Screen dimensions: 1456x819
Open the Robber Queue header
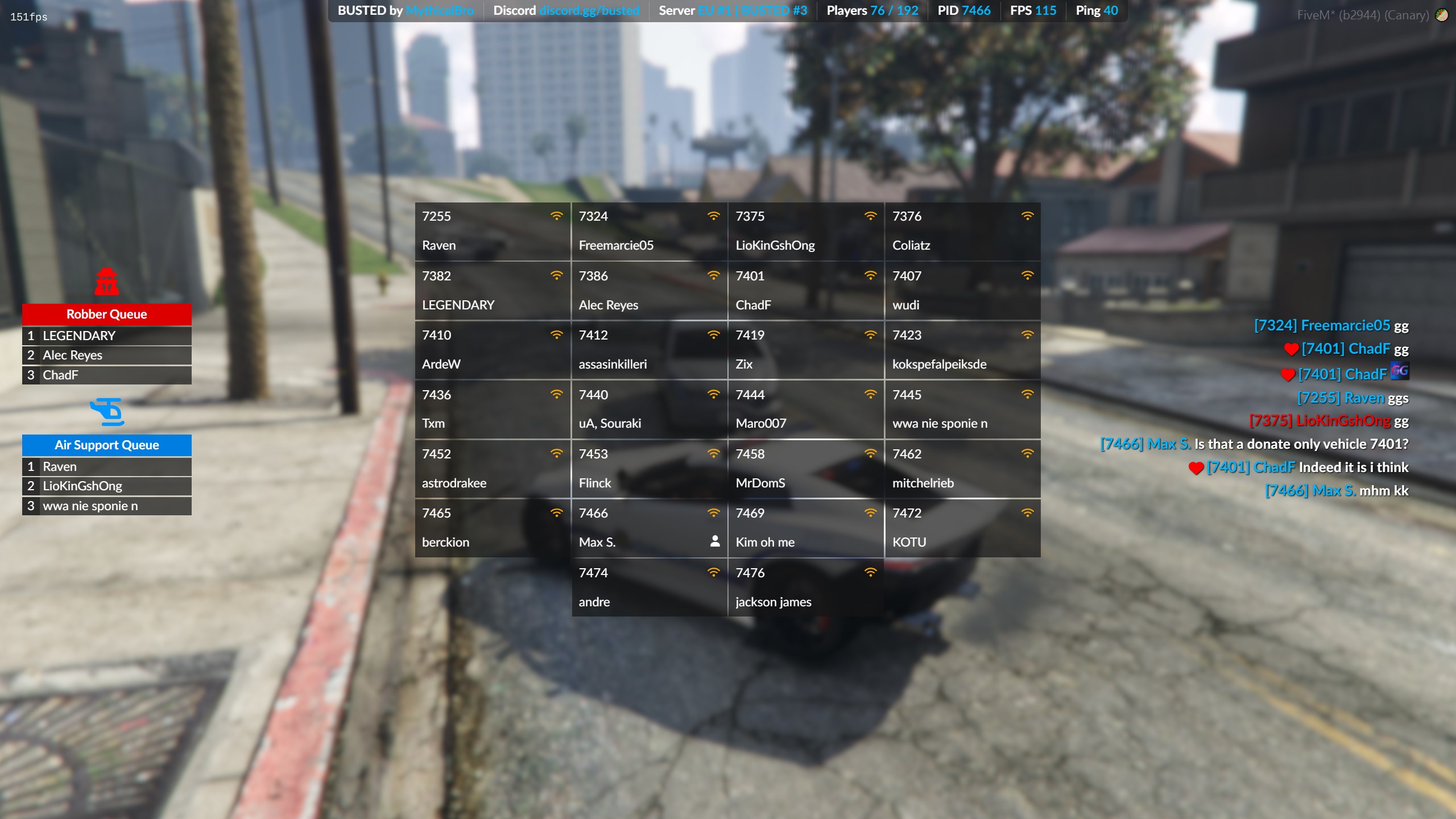click(106, 314)
